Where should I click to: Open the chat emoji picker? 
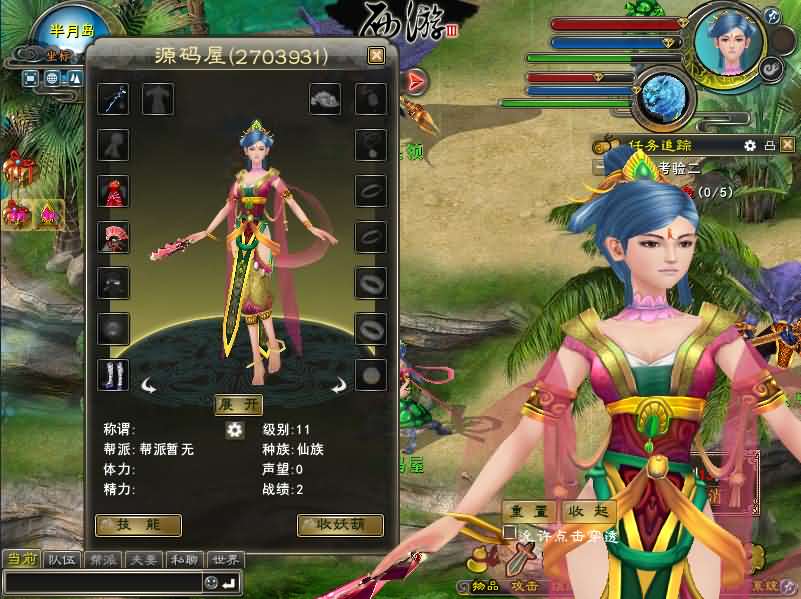211,582
